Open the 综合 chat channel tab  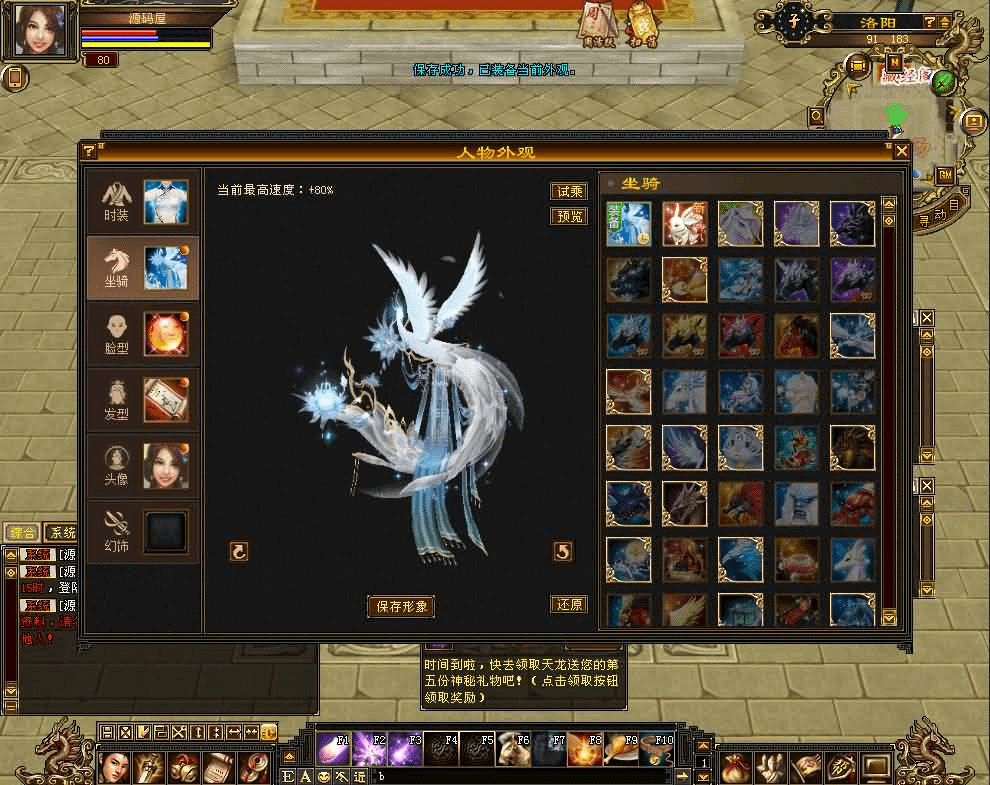[22, 532]
